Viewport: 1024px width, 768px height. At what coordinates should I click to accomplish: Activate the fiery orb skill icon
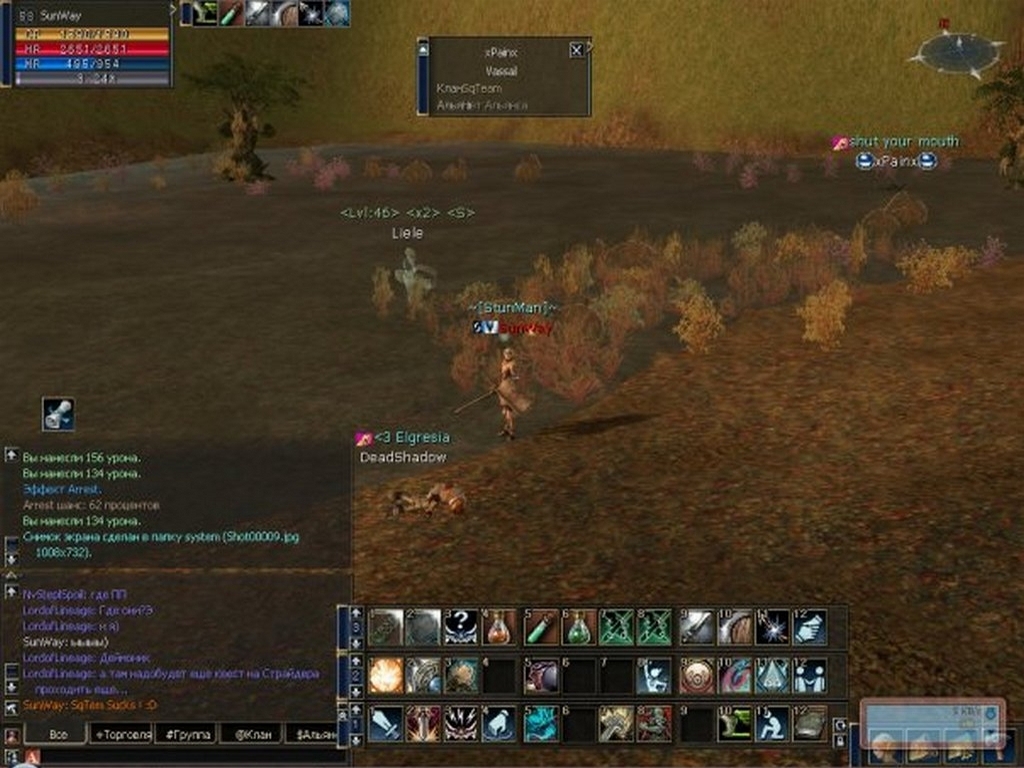[x=385, y=675]
